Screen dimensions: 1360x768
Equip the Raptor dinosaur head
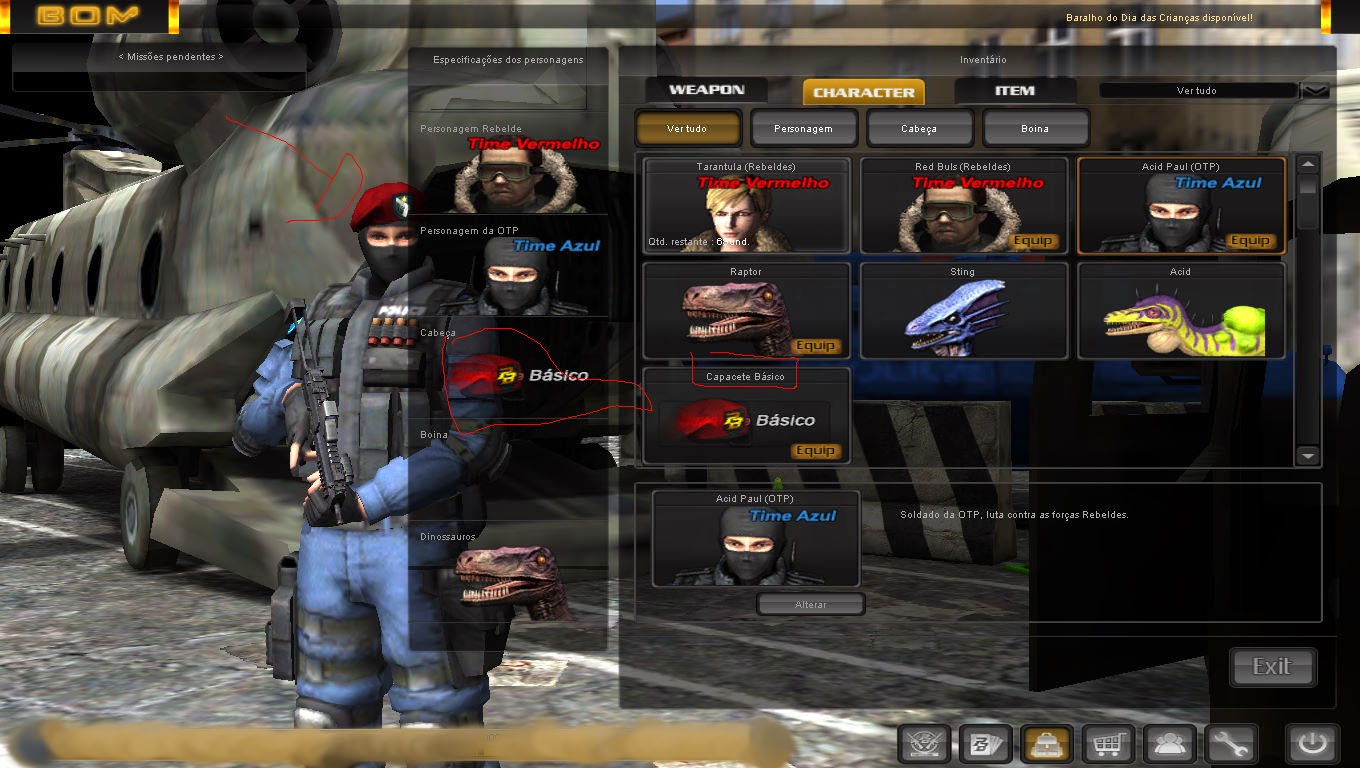[x=816, y=345]
